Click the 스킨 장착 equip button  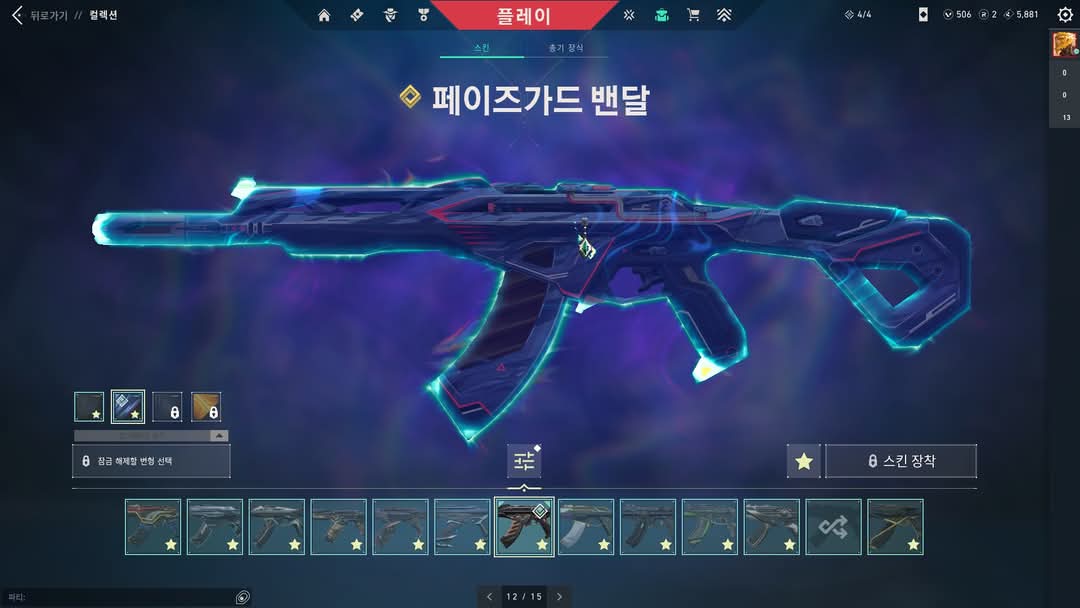click(901, 461)
